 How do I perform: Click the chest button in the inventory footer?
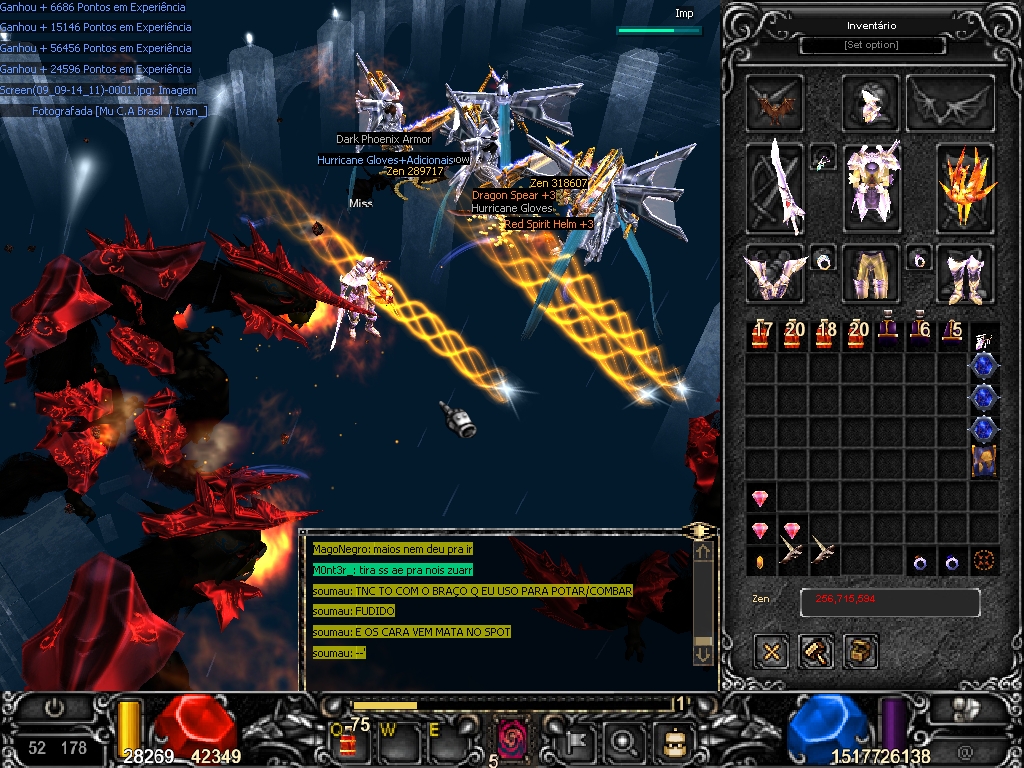point(860,652)
